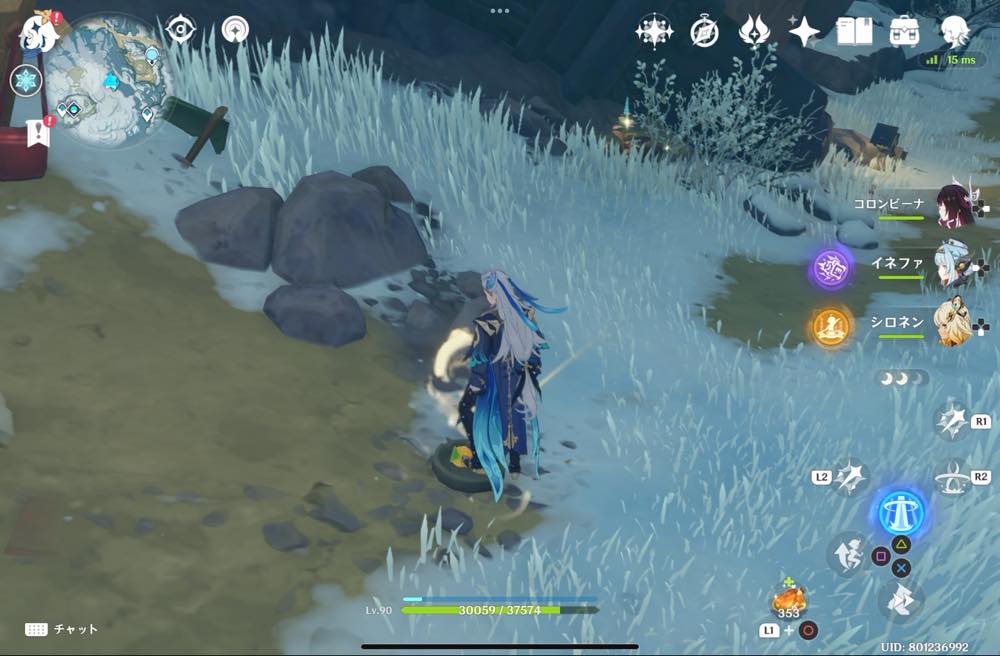
Task: Activate the eye-shaped elemental sight icon
Action: (180, 30)
